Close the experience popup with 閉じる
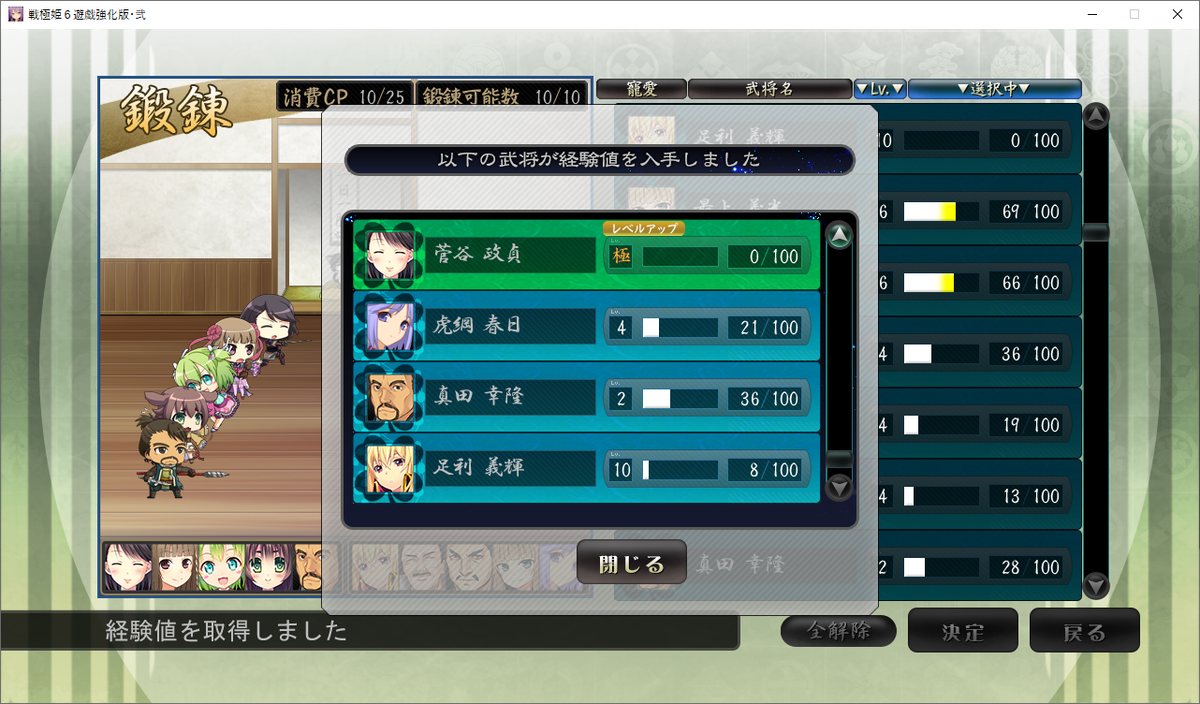 click(631, 563)
